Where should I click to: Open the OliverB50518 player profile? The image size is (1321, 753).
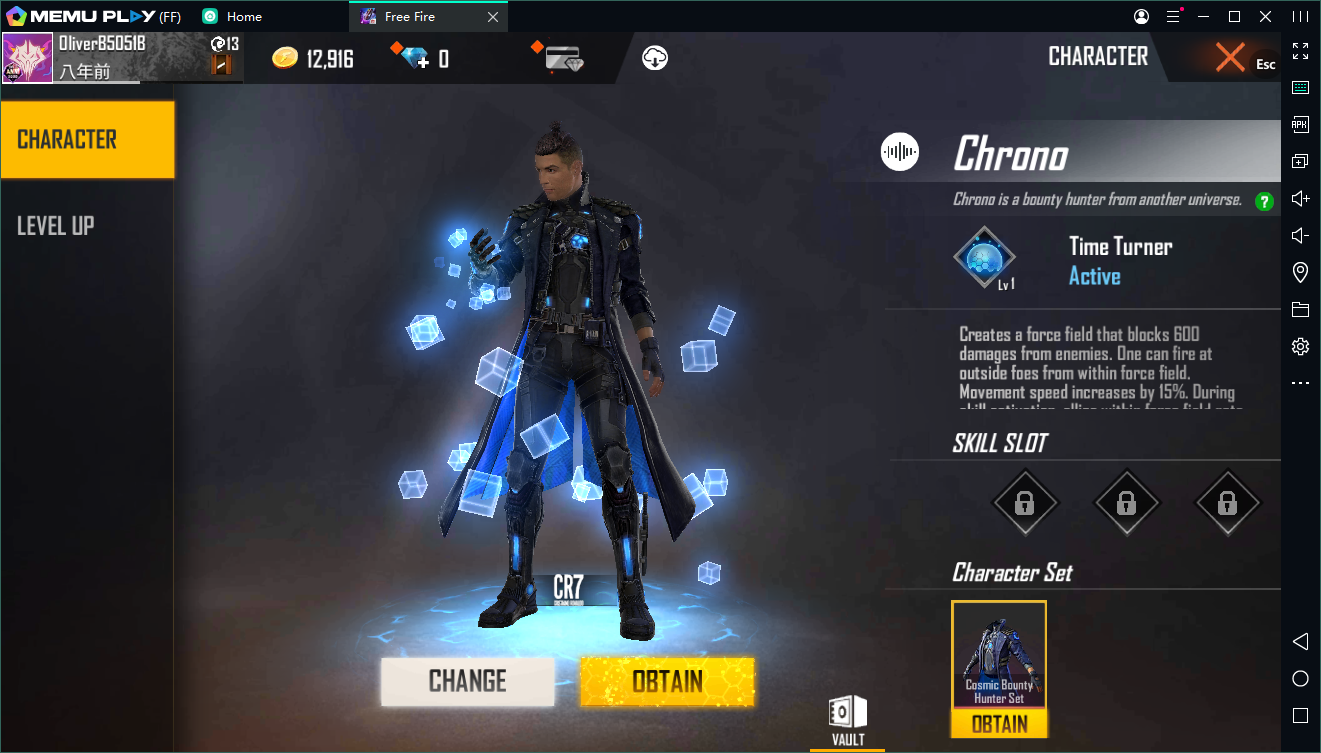point(28,58)
